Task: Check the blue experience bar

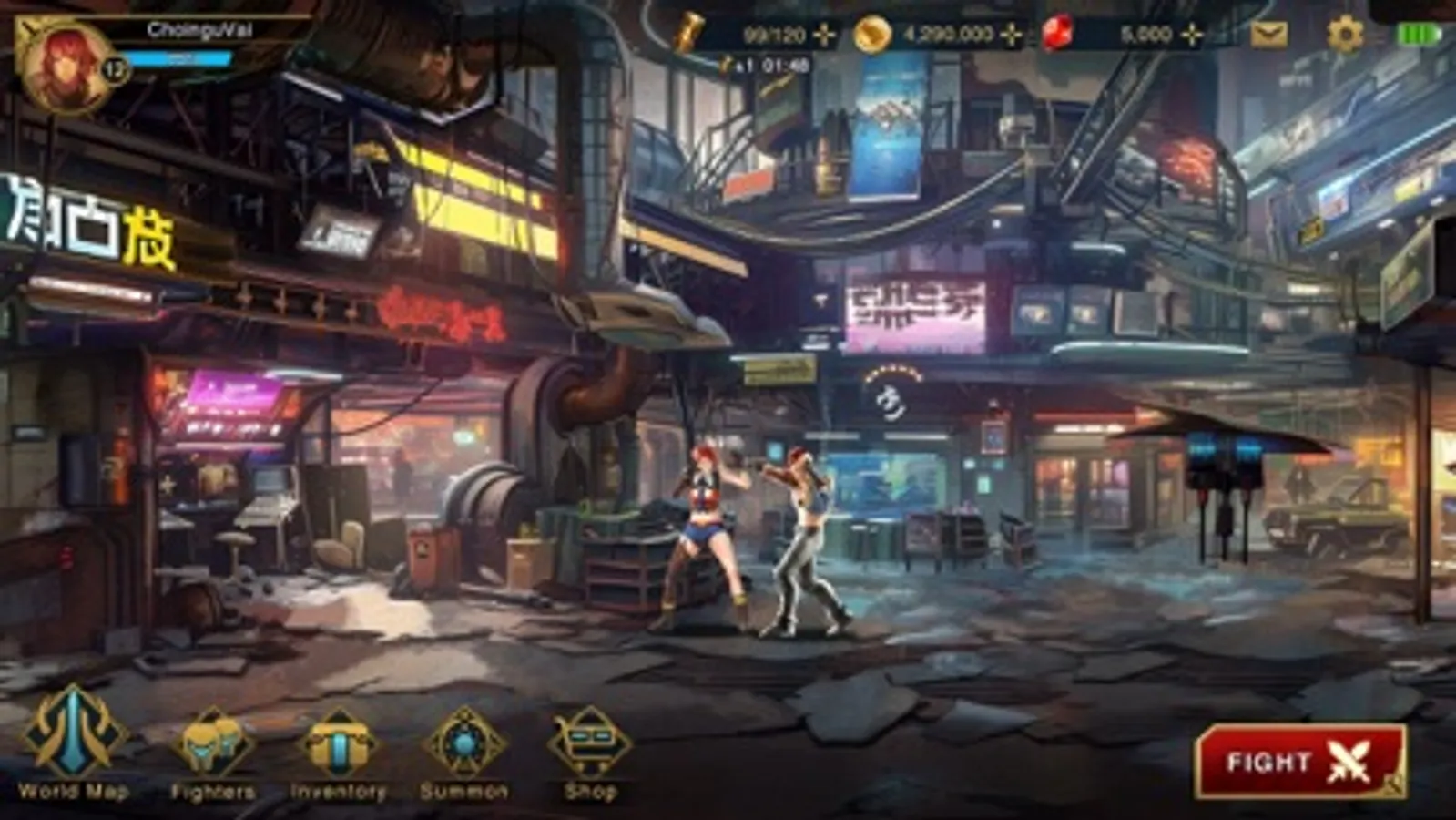Action: click(178, 58)
